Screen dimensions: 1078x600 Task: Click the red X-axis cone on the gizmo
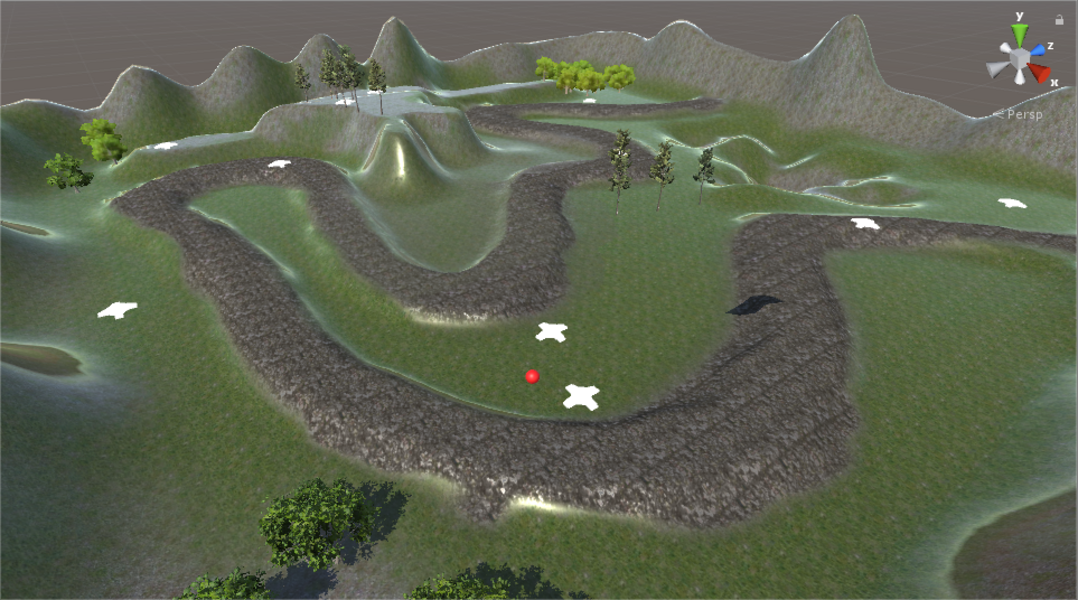1041,73
